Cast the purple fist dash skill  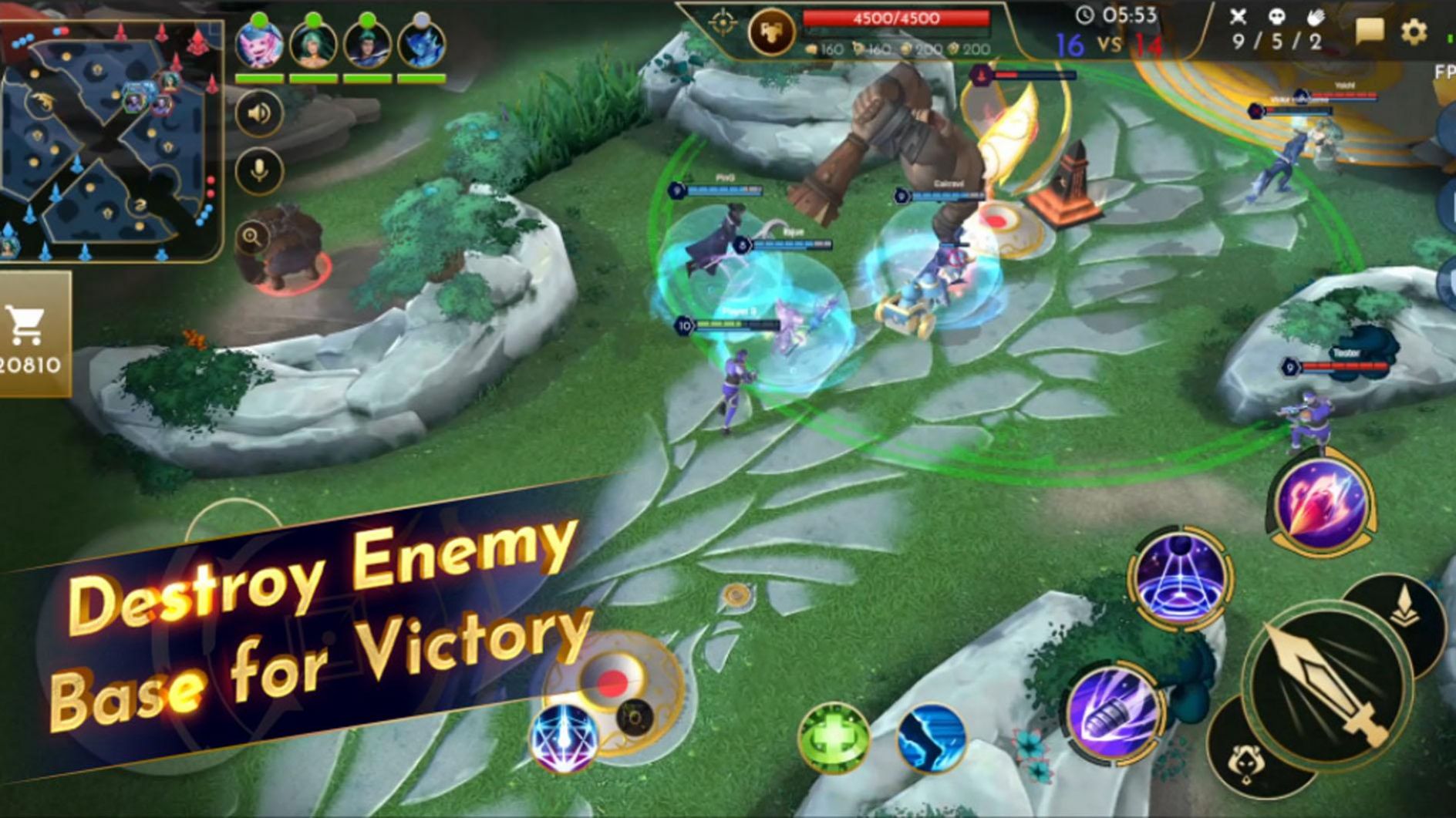coord(1112,715)
